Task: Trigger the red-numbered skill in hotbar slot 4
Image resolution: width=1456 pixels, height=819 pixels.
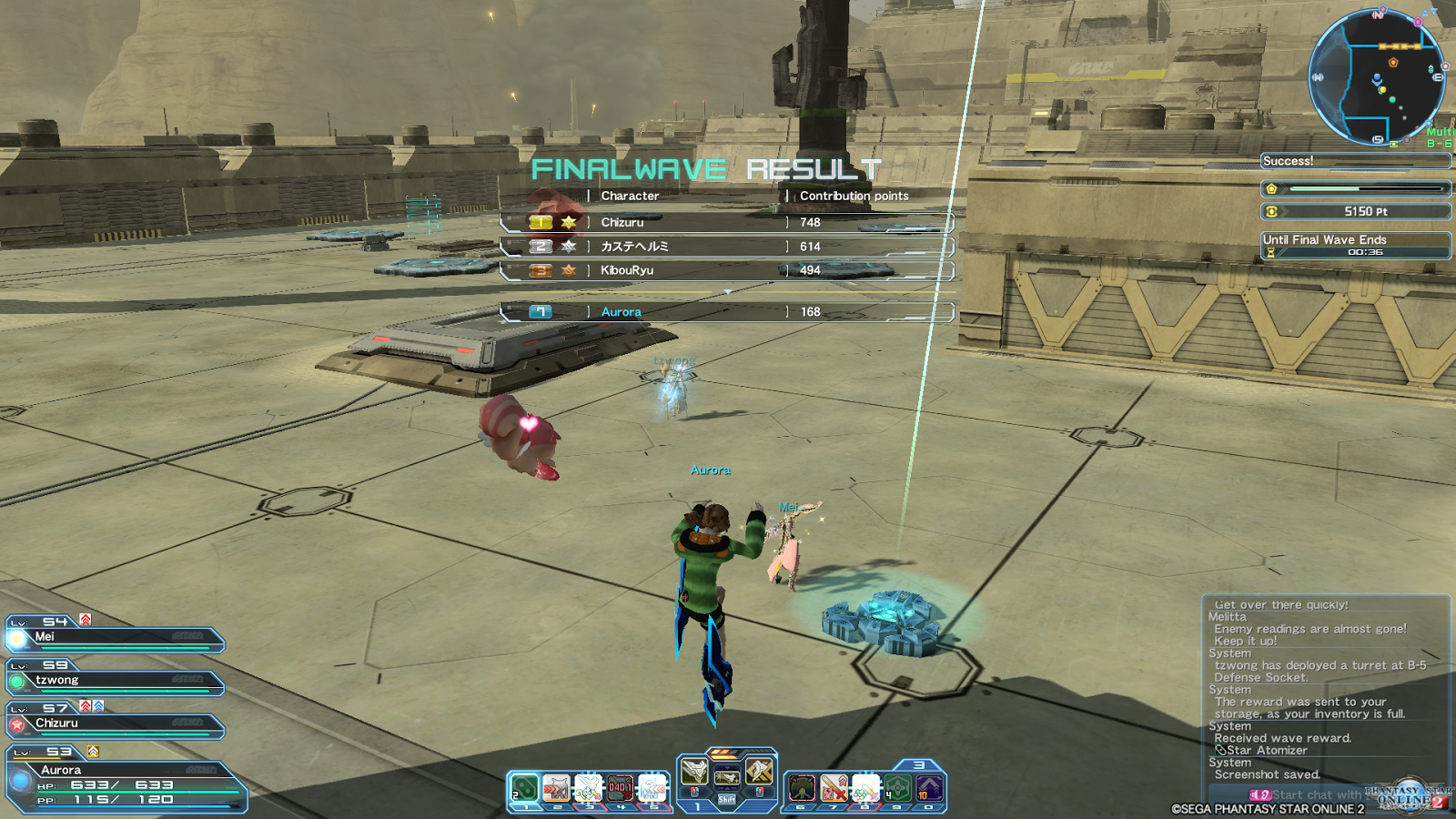Action: (x=620, y=787)
